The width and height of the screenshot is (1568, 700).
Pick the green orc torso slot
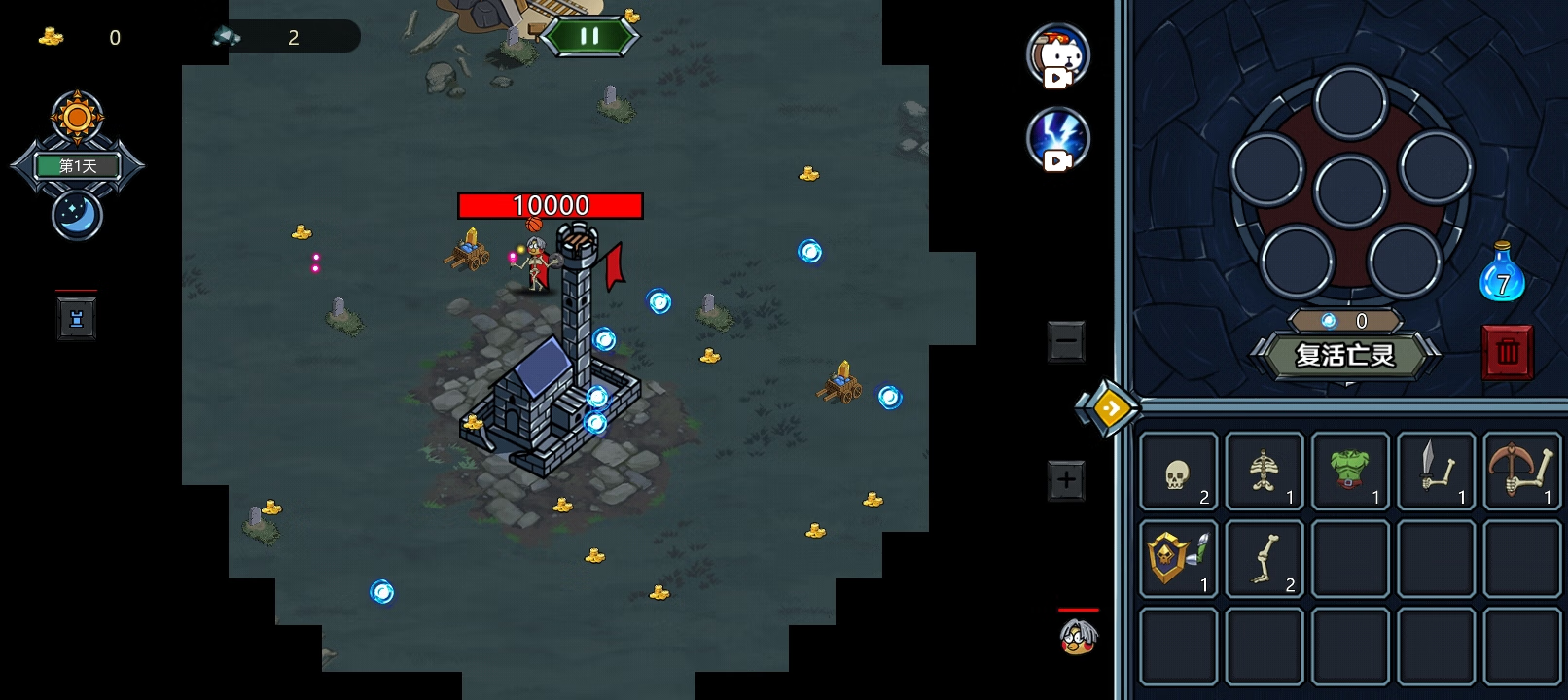pyautogui.click(x=1349, y=472)
